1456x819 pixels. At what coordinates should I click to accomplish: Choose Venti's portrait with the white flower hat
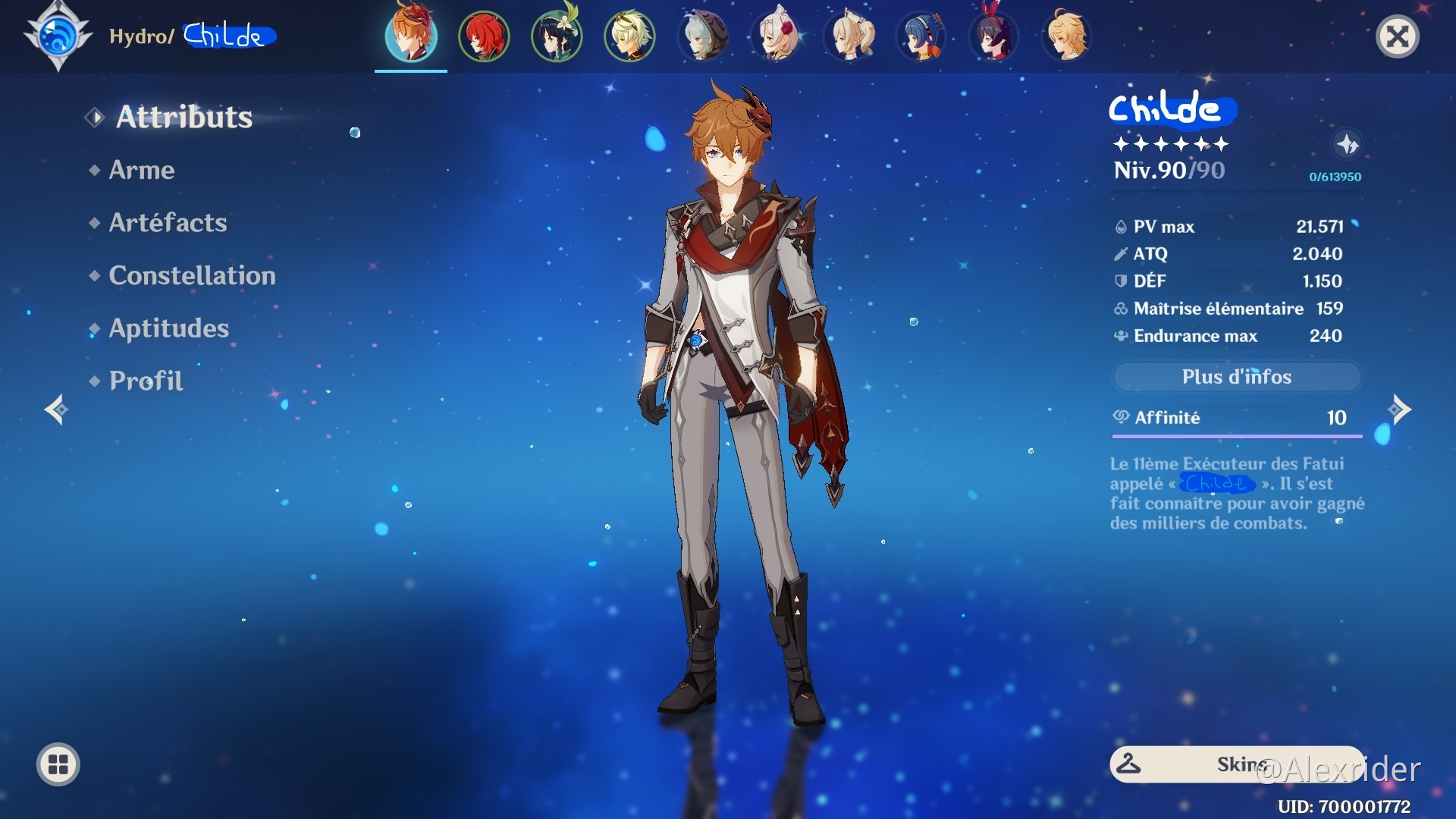(557, 36)
